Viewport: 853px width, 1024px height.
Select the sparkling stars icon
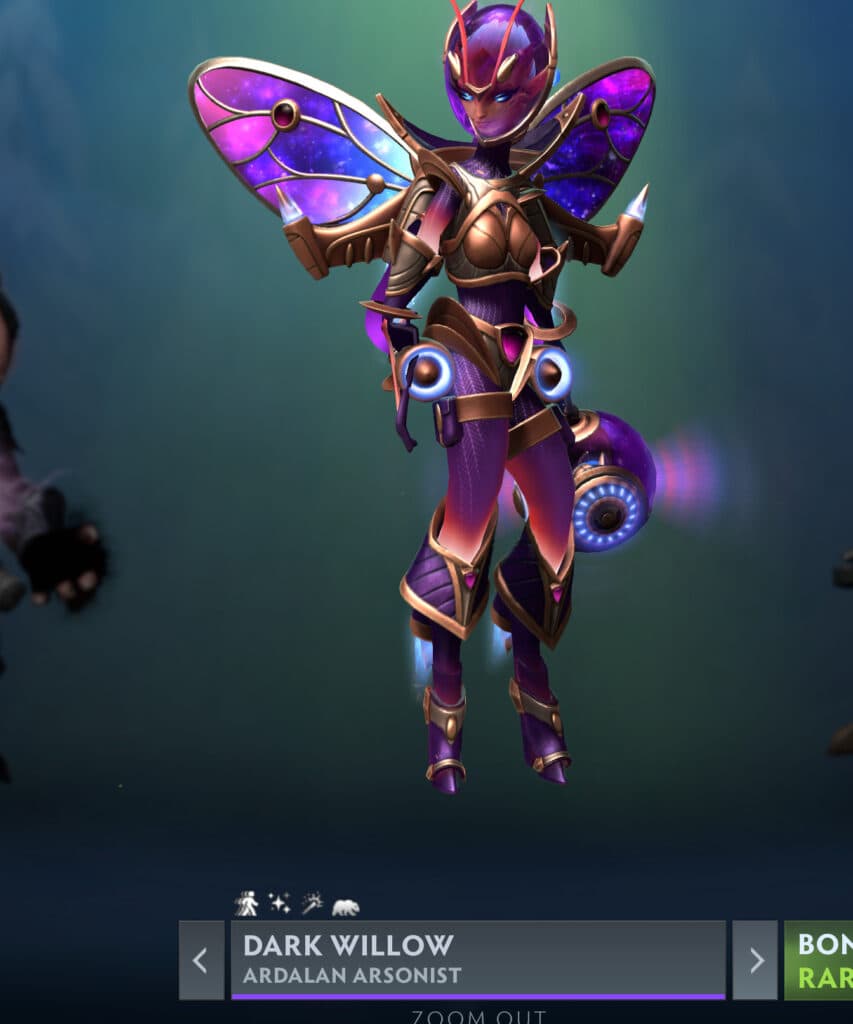(x=279, y=904)
